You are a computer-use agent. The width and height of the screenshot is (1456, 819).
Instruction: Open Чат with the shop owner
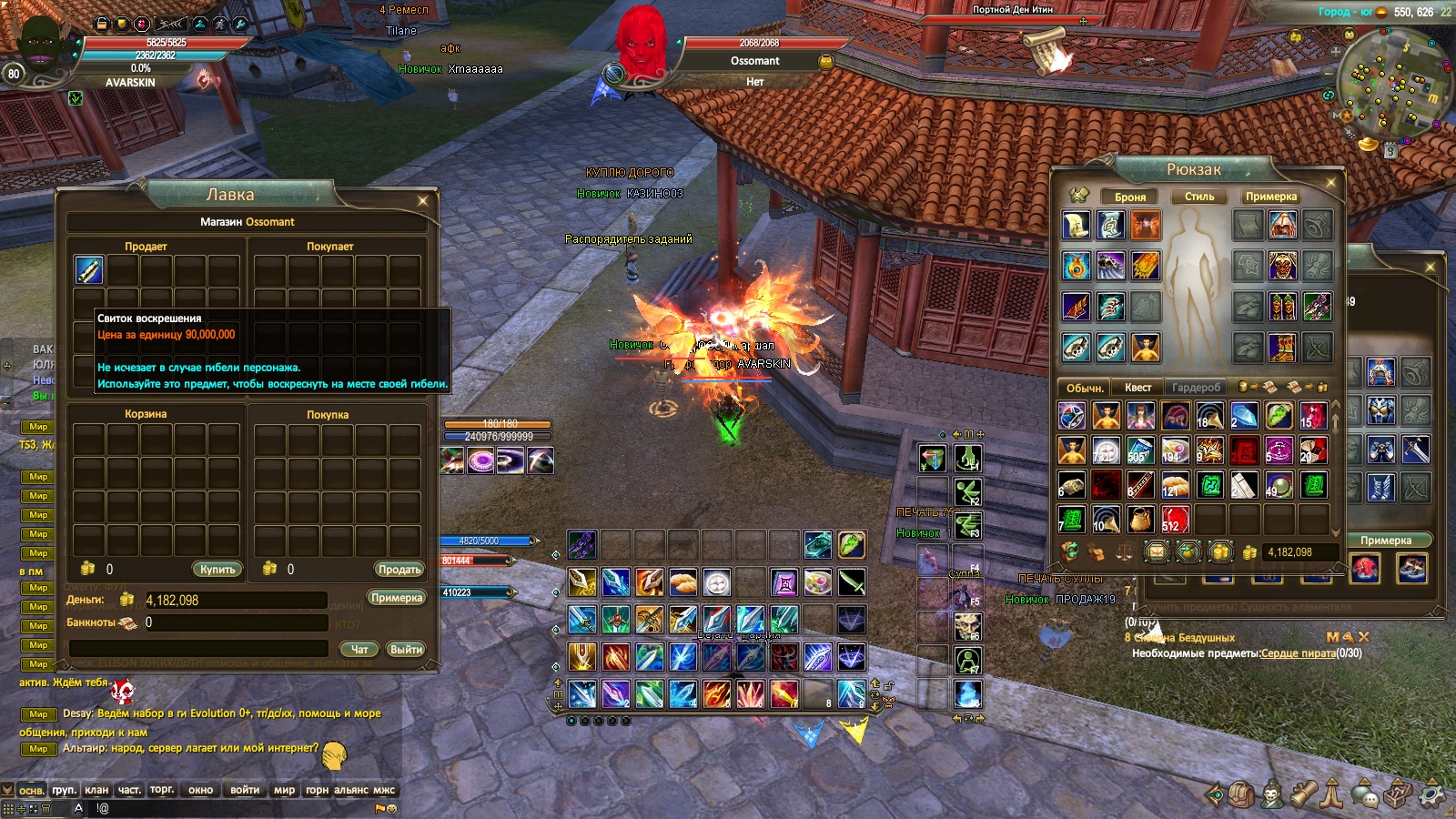pos(359,649)
